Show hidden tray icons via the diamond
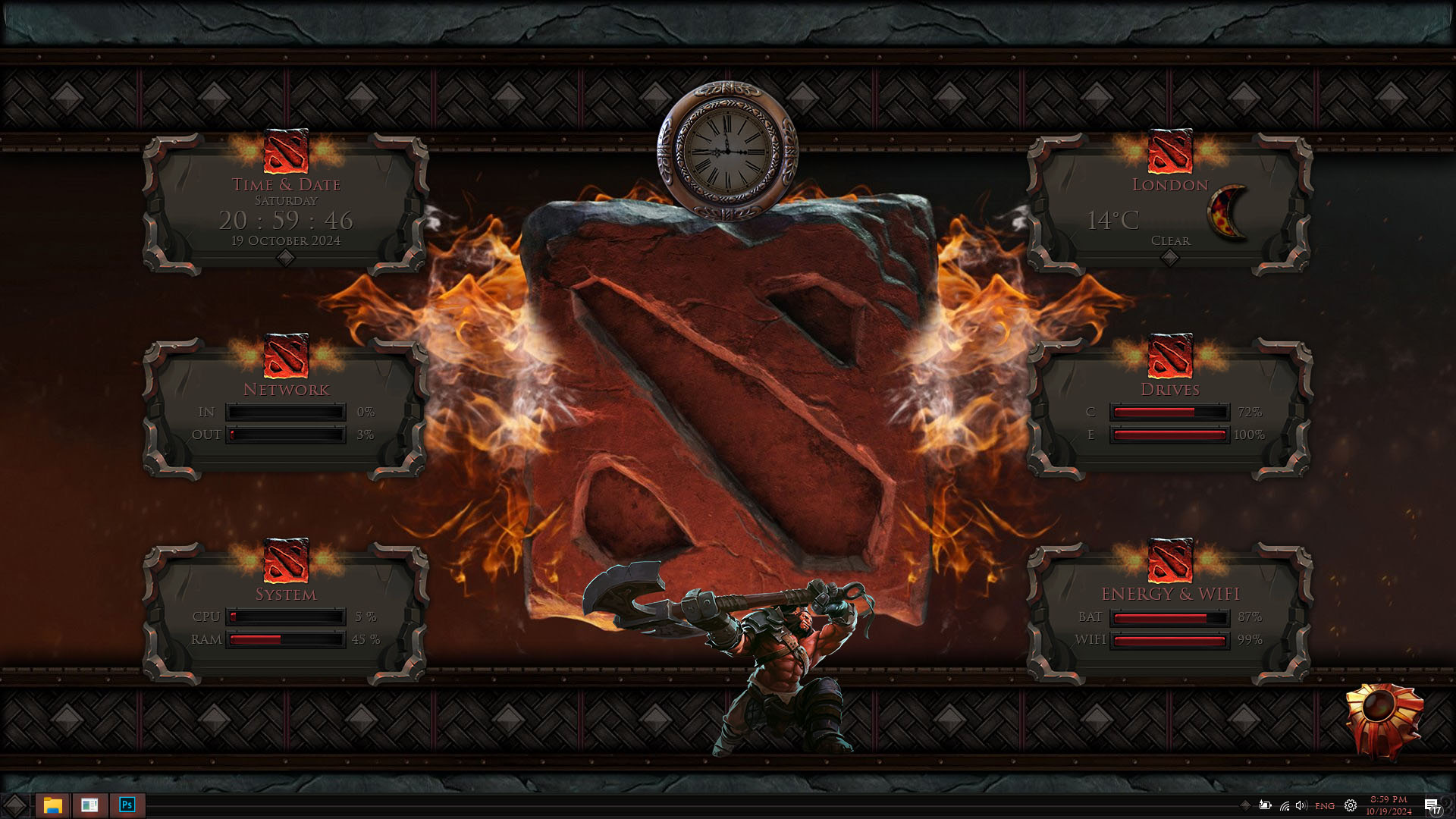 pyautogui.click(x=1244, y=805)
